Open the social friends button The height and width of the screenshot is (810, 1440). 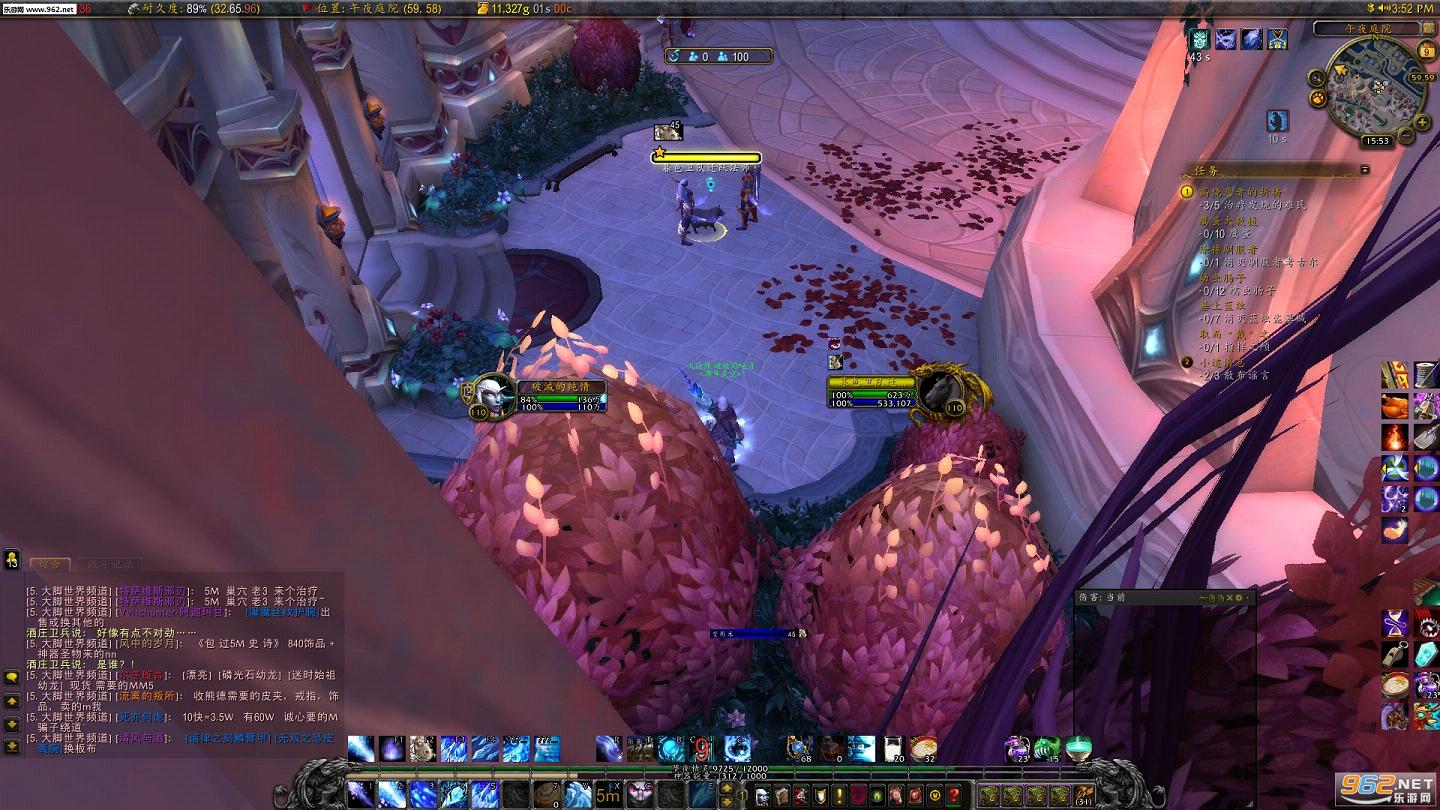pos(12,558)
